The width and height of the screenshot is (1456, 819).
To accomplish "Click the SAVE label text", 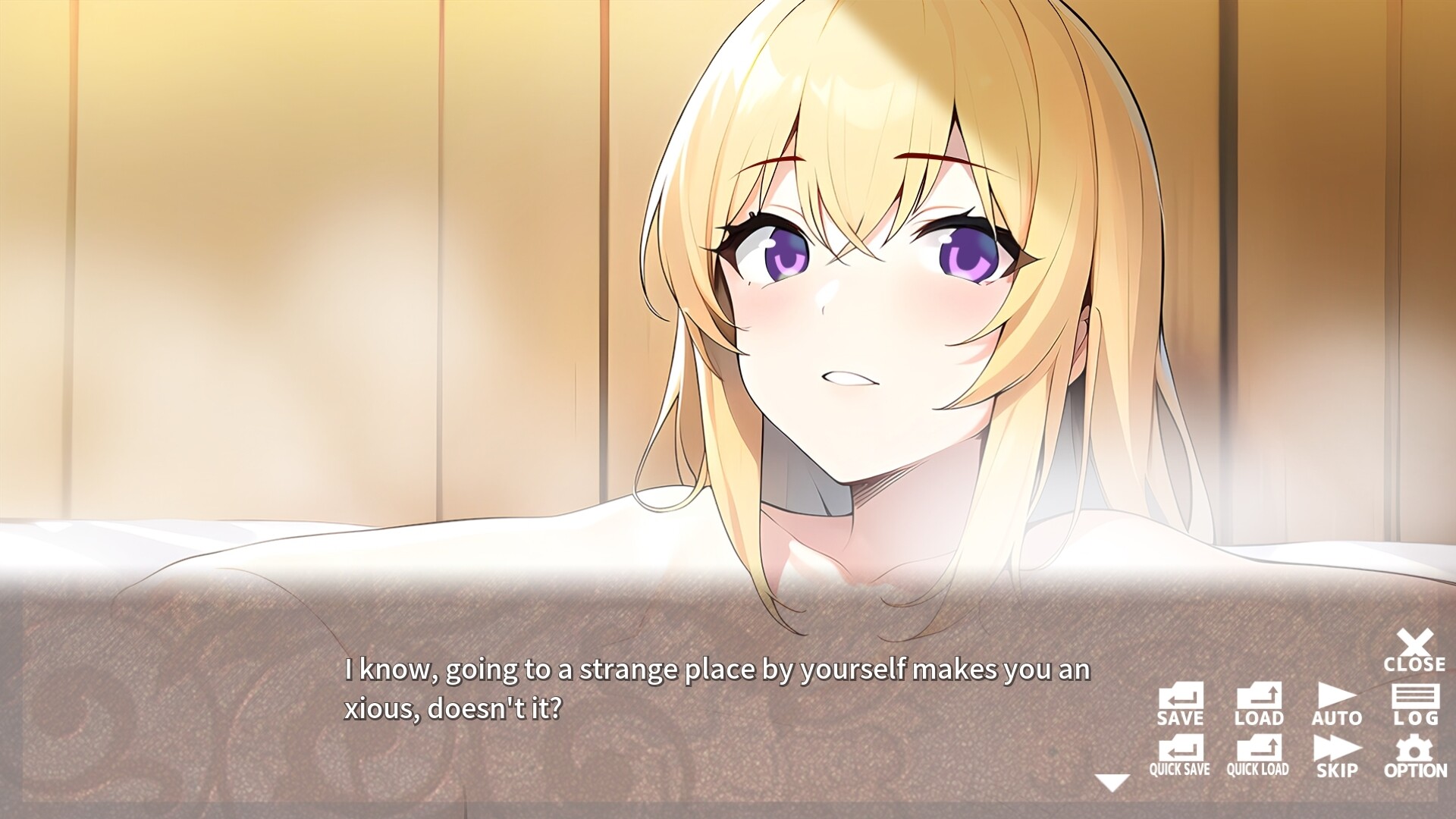I will click(1181, 719).
